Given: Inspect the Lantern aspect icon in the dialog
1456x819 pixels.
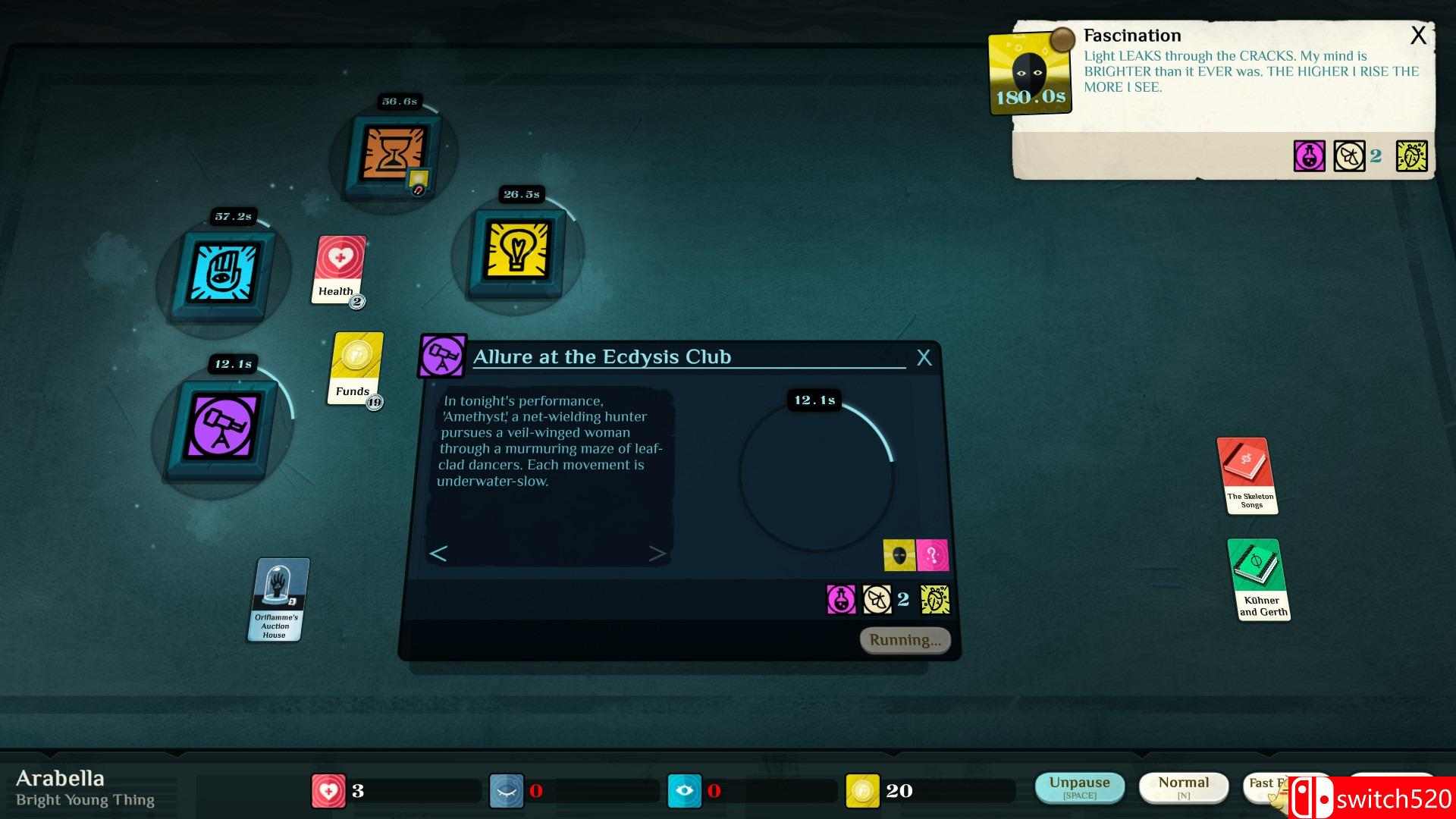Looking at the screenshot, I should (900, 555).
